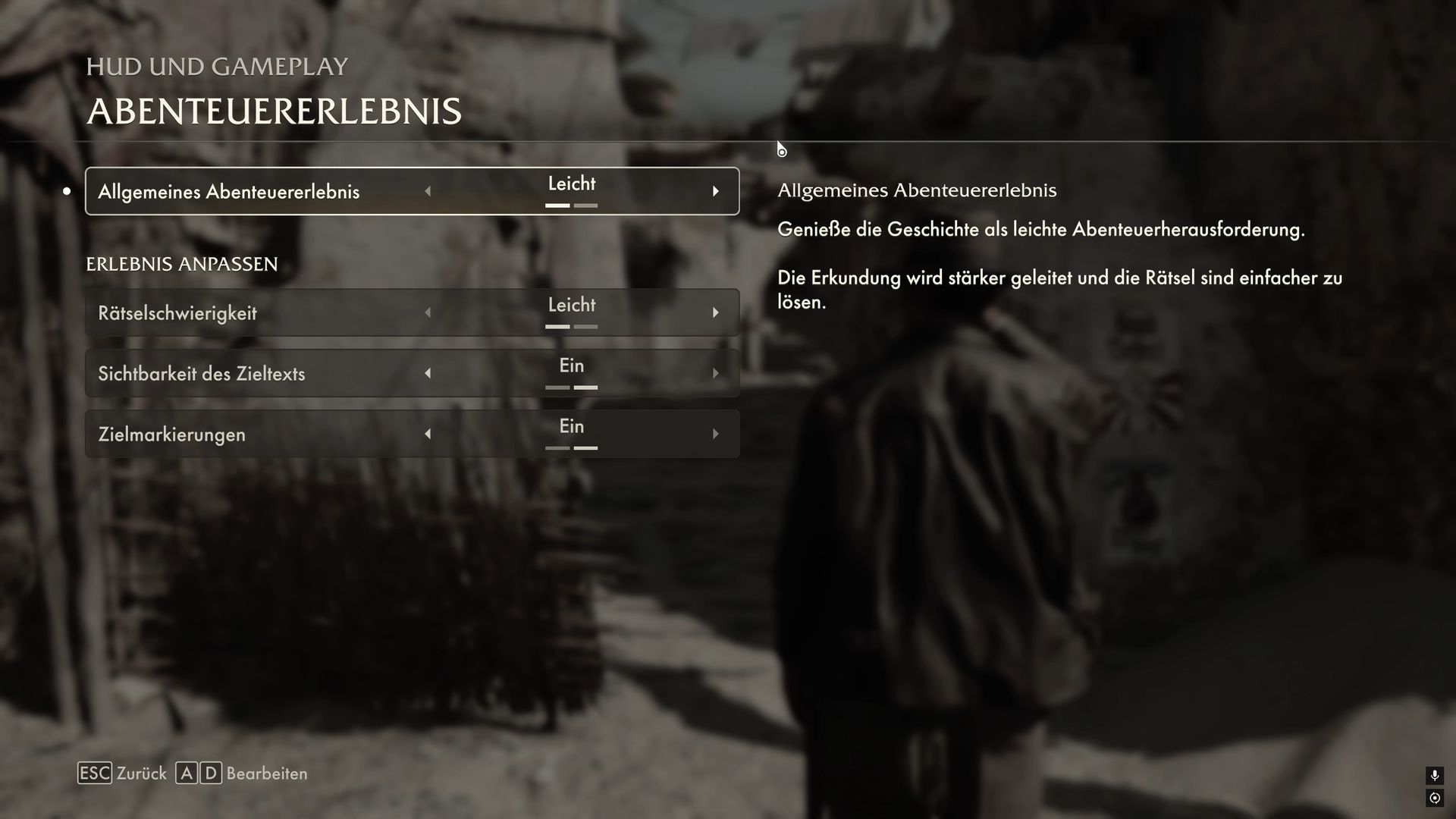Click the microphone overlay icon
The image size is (1456, 819).
tap(1434, 775)
